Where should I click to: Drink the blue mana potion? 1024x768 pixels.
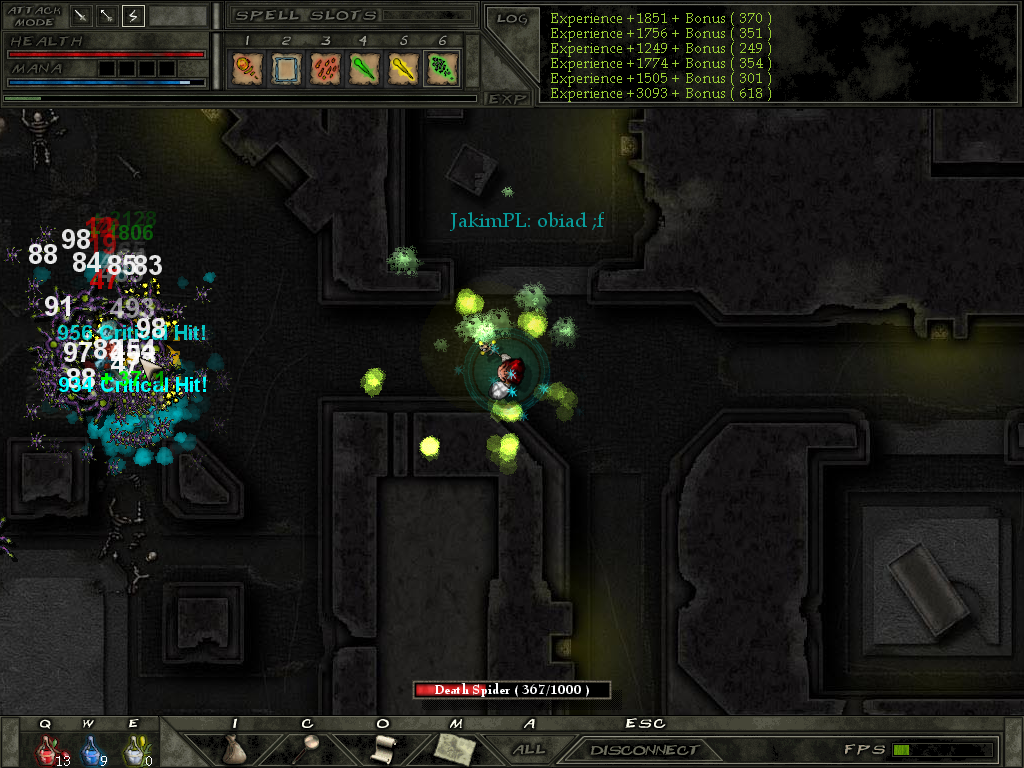coord(90,749)
